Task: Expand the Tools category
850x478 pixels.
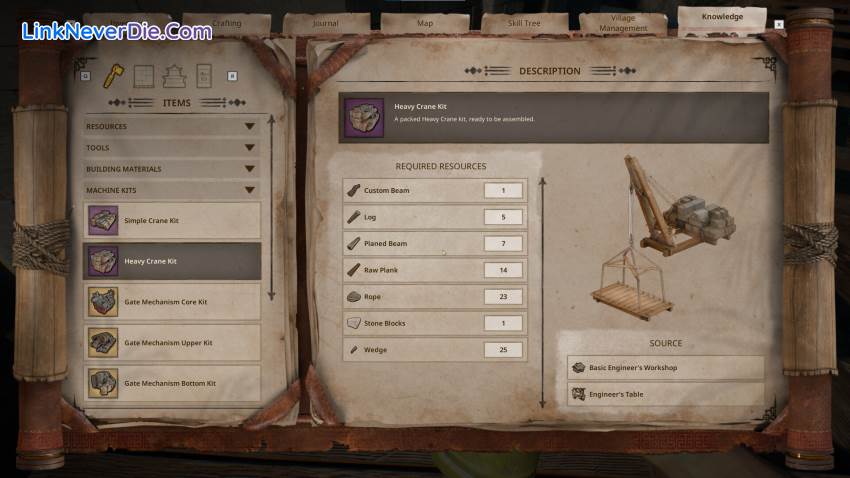Action: pyautogui.click(x=172, y=148)
